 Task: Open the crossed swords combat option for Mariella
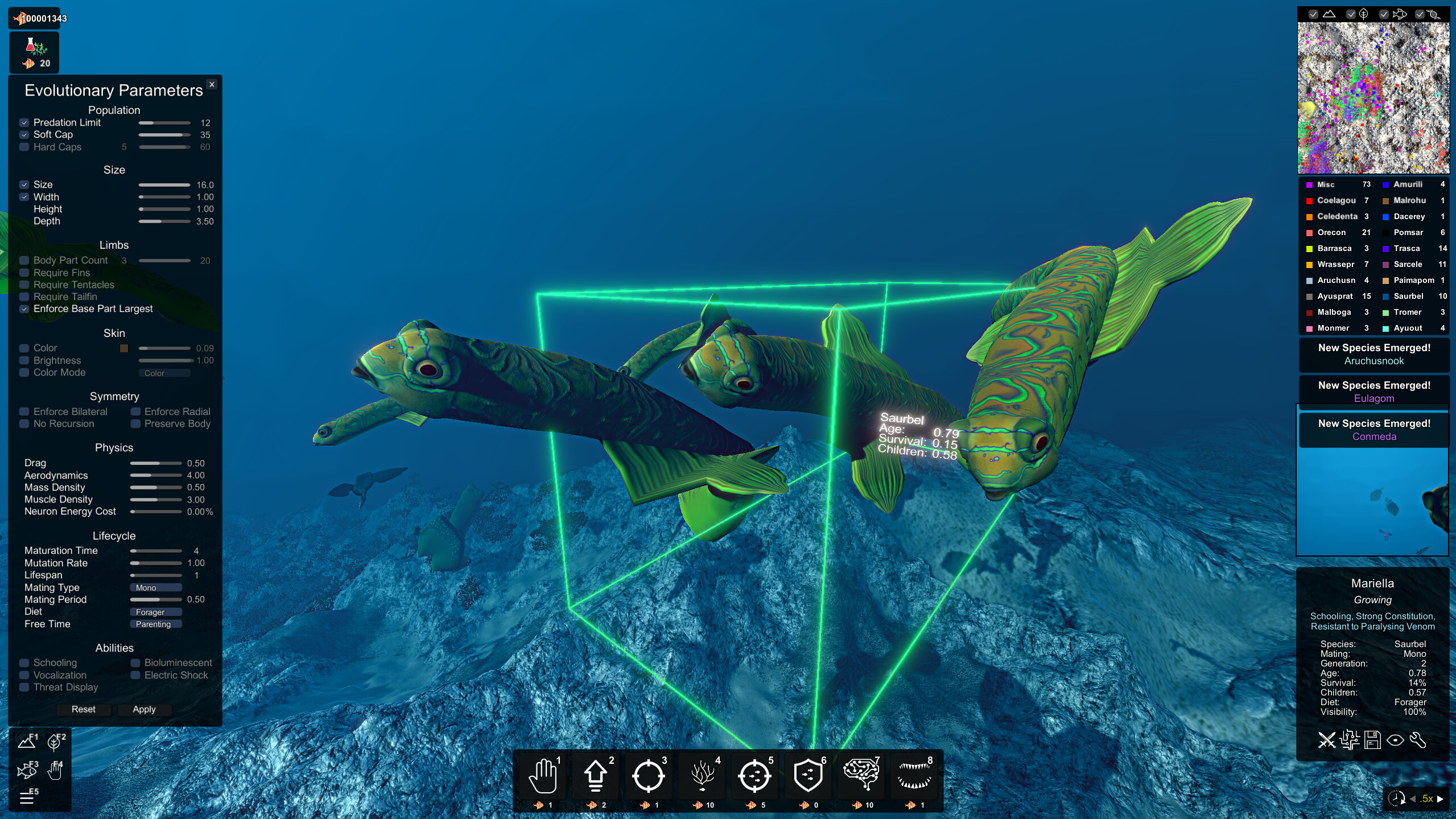(1326, 742)
